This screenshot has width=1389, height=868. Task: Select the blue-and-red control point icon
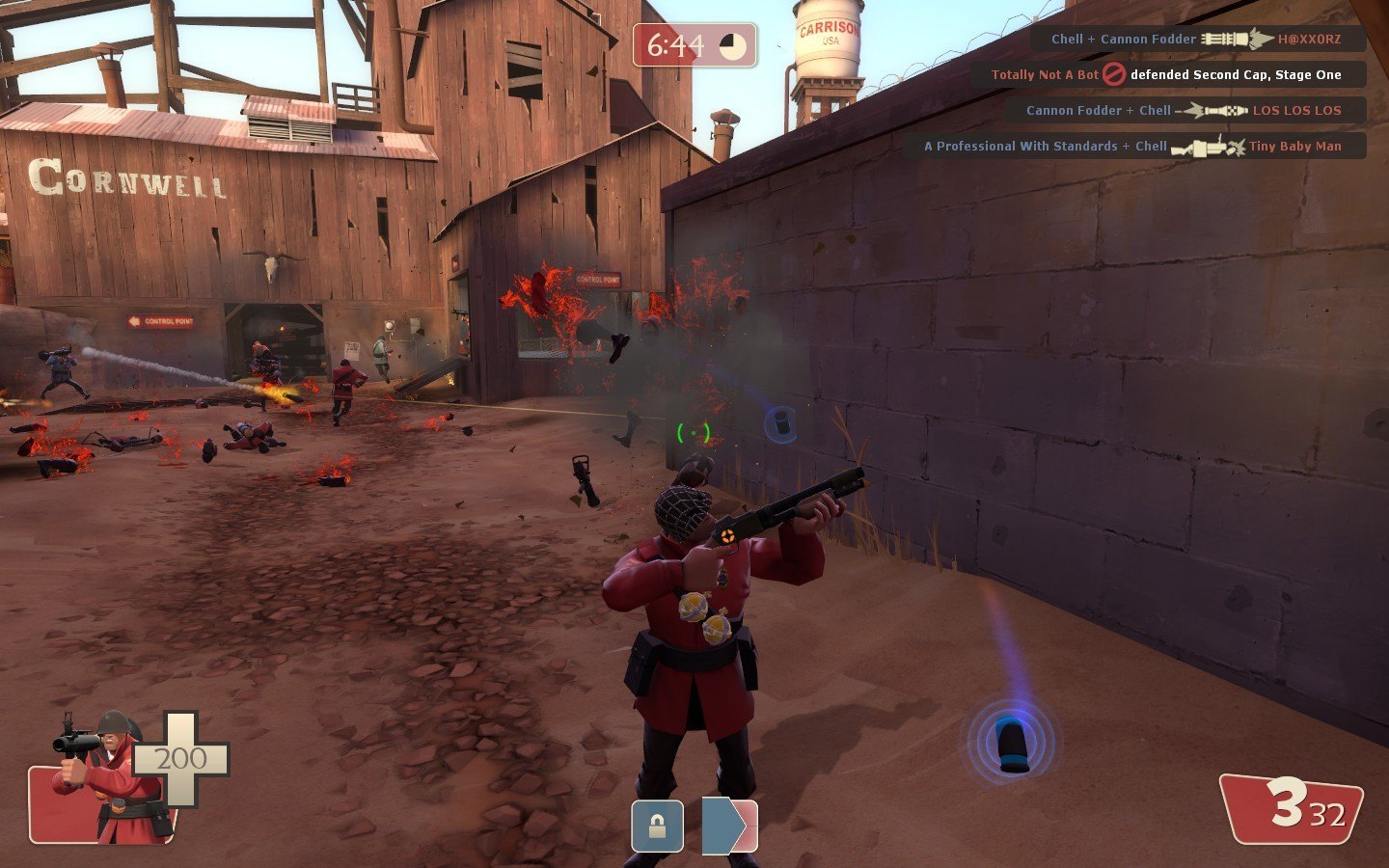(x=729, y=827)
